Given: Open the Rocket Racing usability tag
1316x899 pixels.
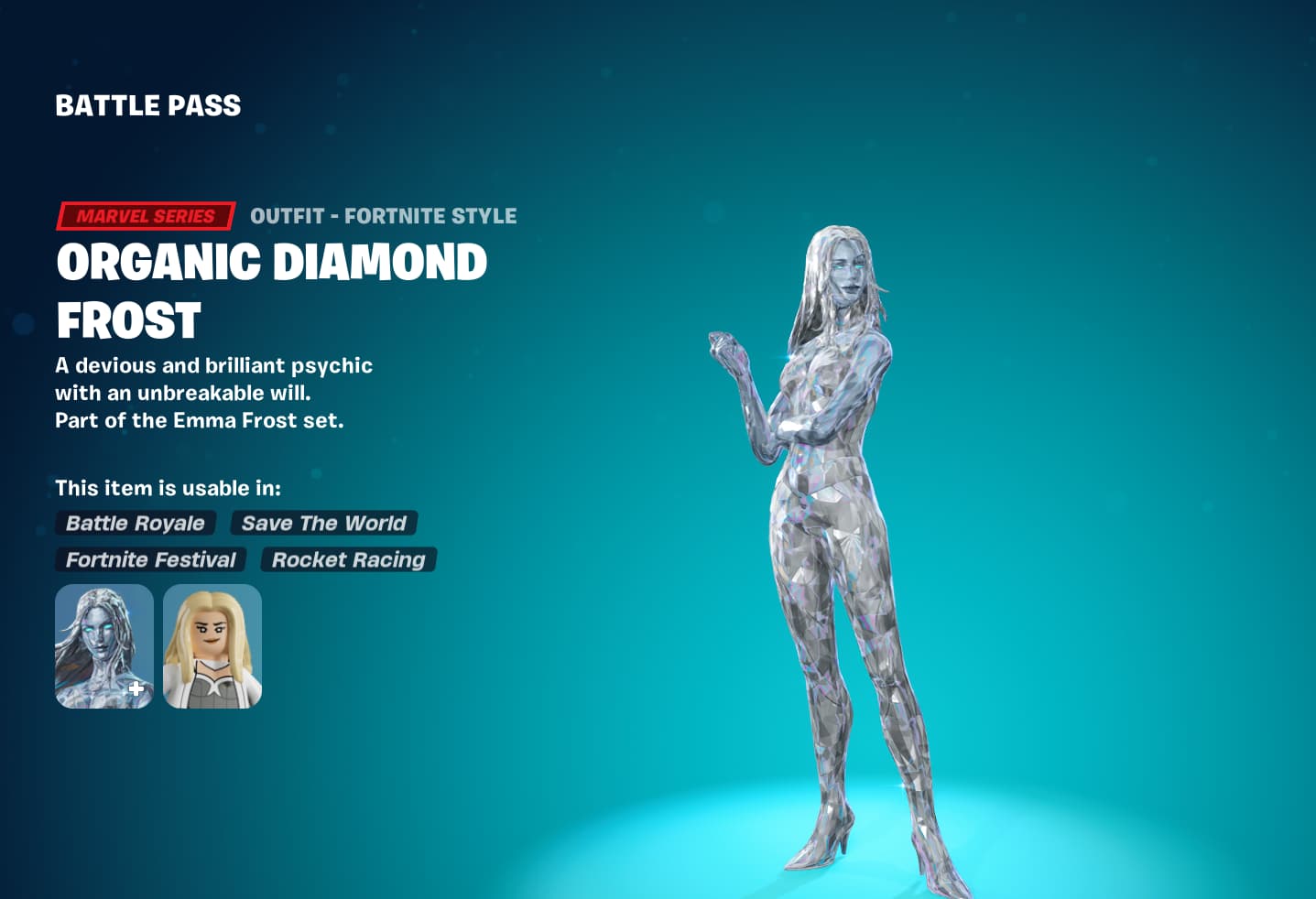Looking at the screenshot, I should pos(349,559).
